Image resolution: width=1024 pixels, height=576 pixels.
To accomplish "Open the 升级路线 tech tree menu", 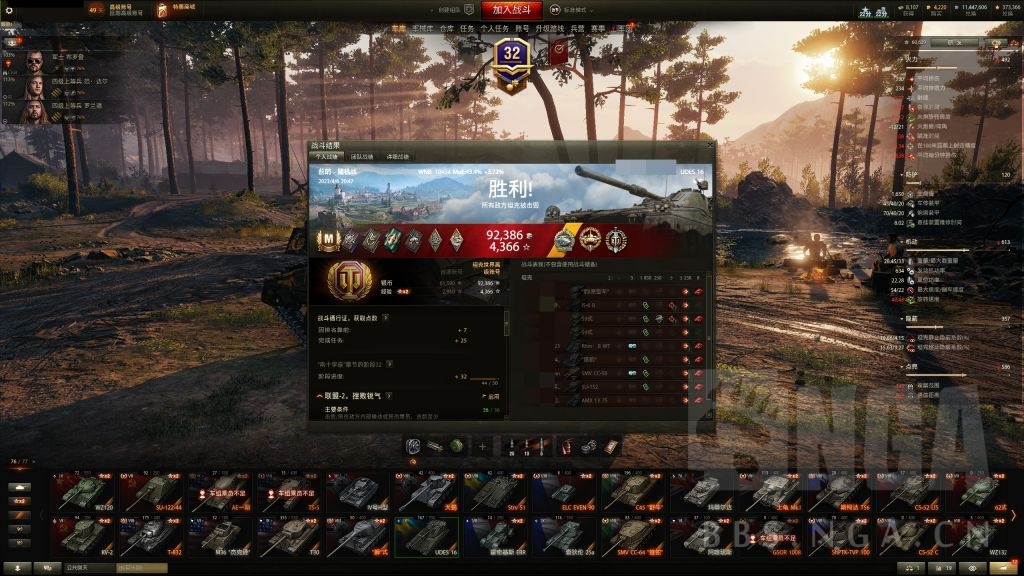I will coord(550,29).
